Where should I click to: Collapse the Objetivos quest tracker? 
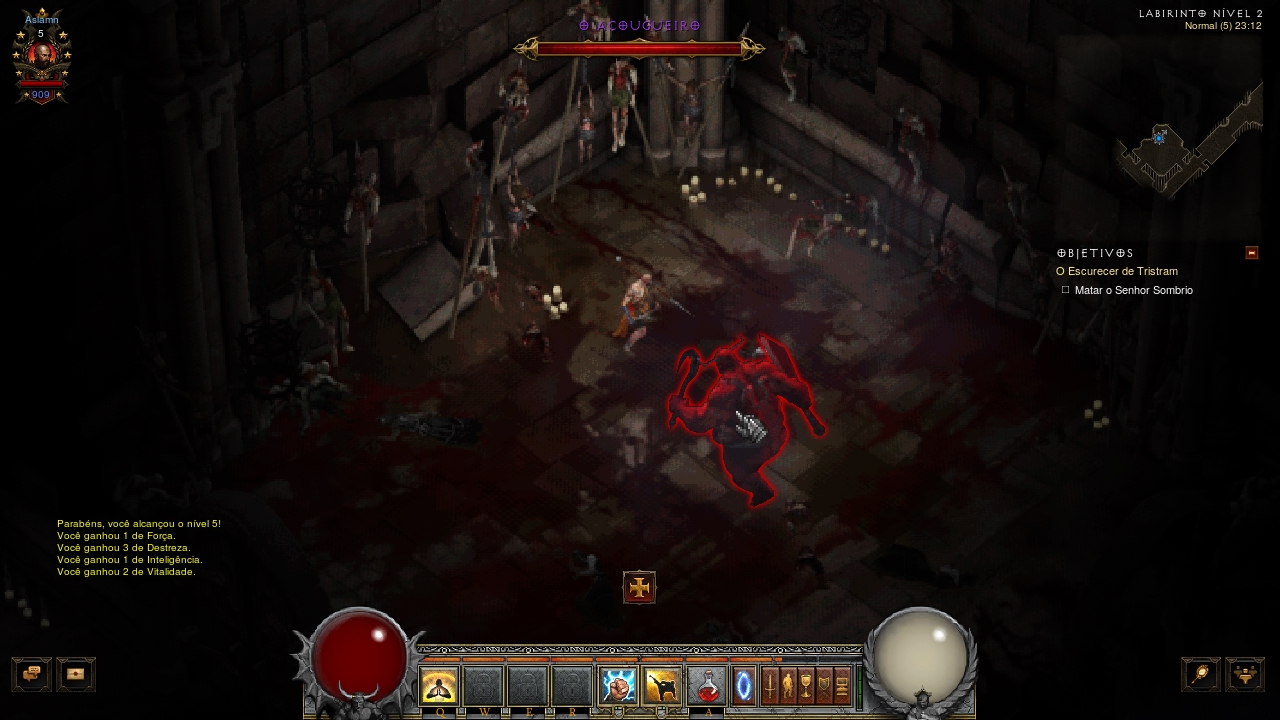1251,253
